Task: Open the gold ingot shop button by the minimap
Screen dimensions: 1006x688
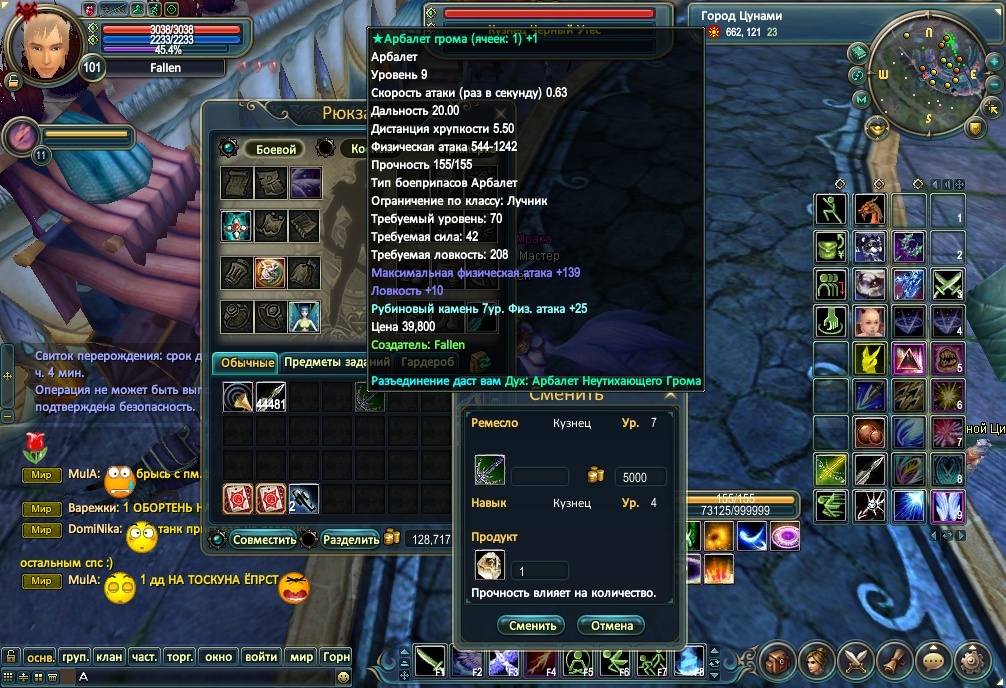Action: tap(877, 127)
